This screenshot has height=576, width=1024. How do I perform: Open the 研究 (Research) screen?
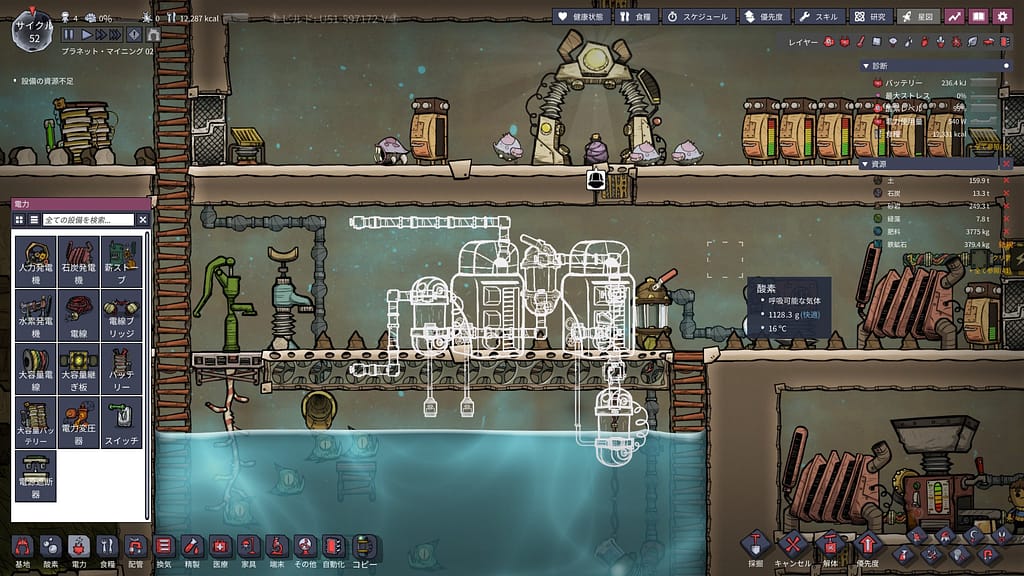pos(870,17)
